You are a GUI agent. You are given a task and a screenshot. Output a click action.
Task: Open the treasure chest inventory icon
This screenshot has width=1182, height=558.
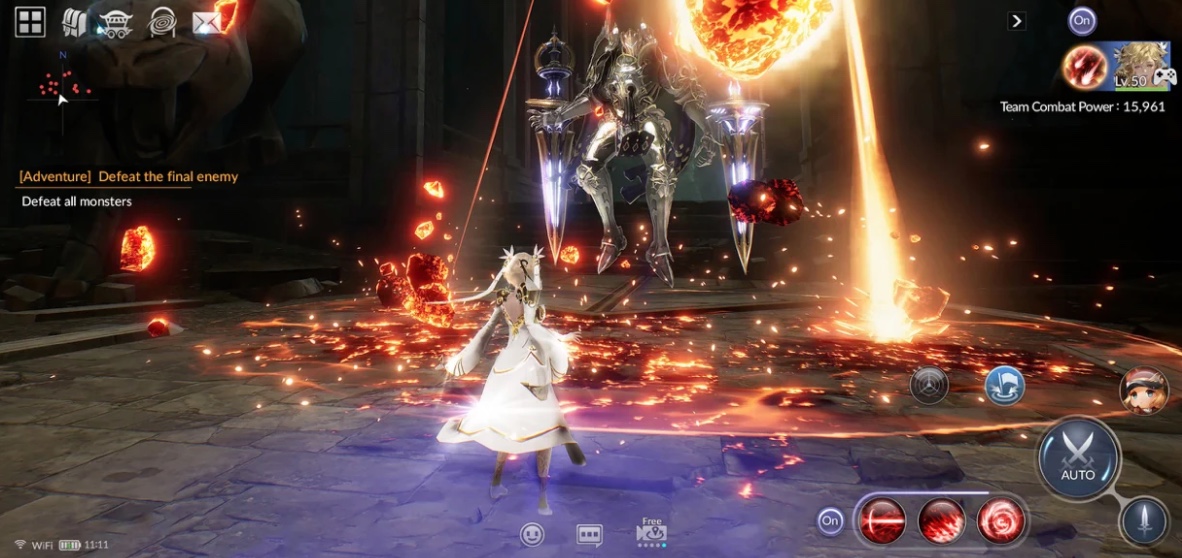(74, 22)
